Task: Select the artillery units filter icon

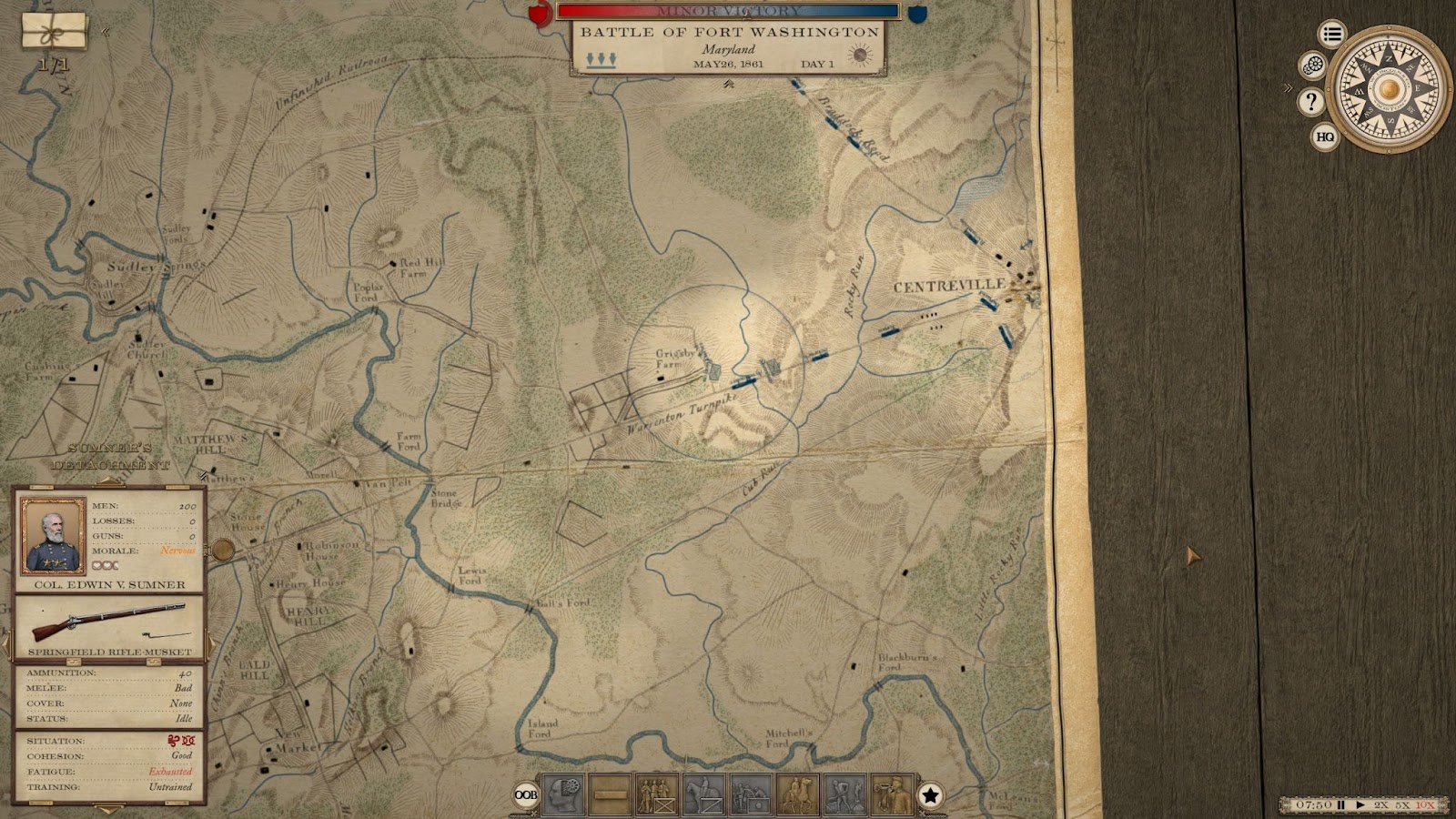Action: point(752,795)
